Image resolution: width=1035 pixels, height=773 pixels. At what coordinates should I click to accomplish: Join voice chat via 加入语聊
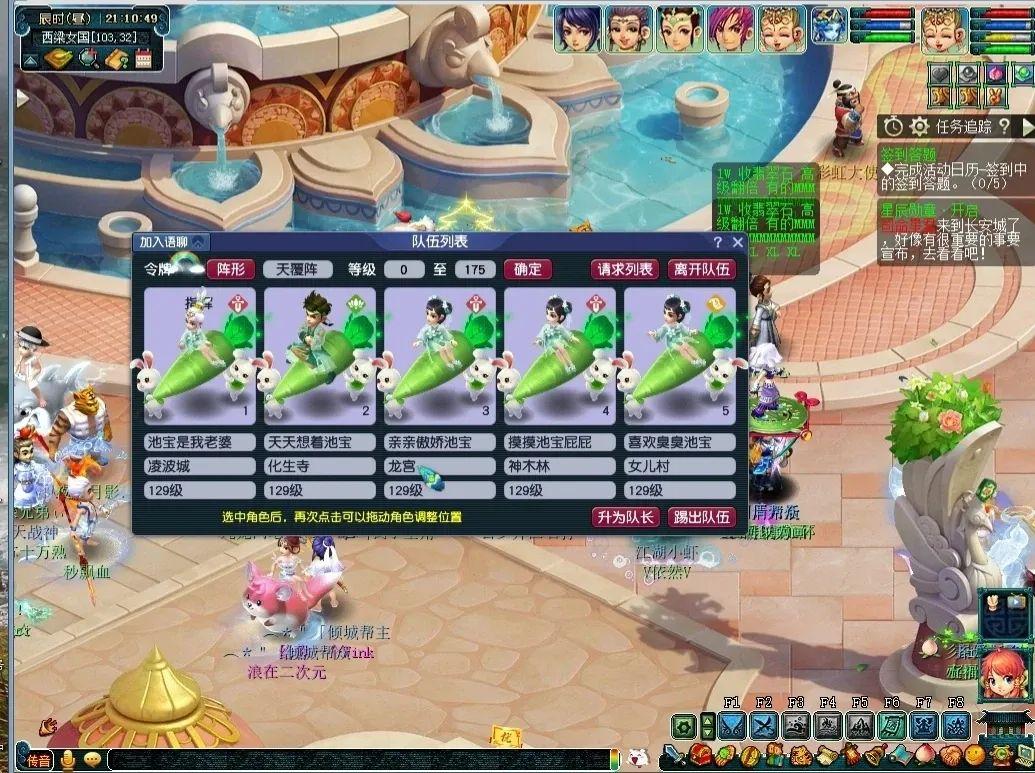172,242
